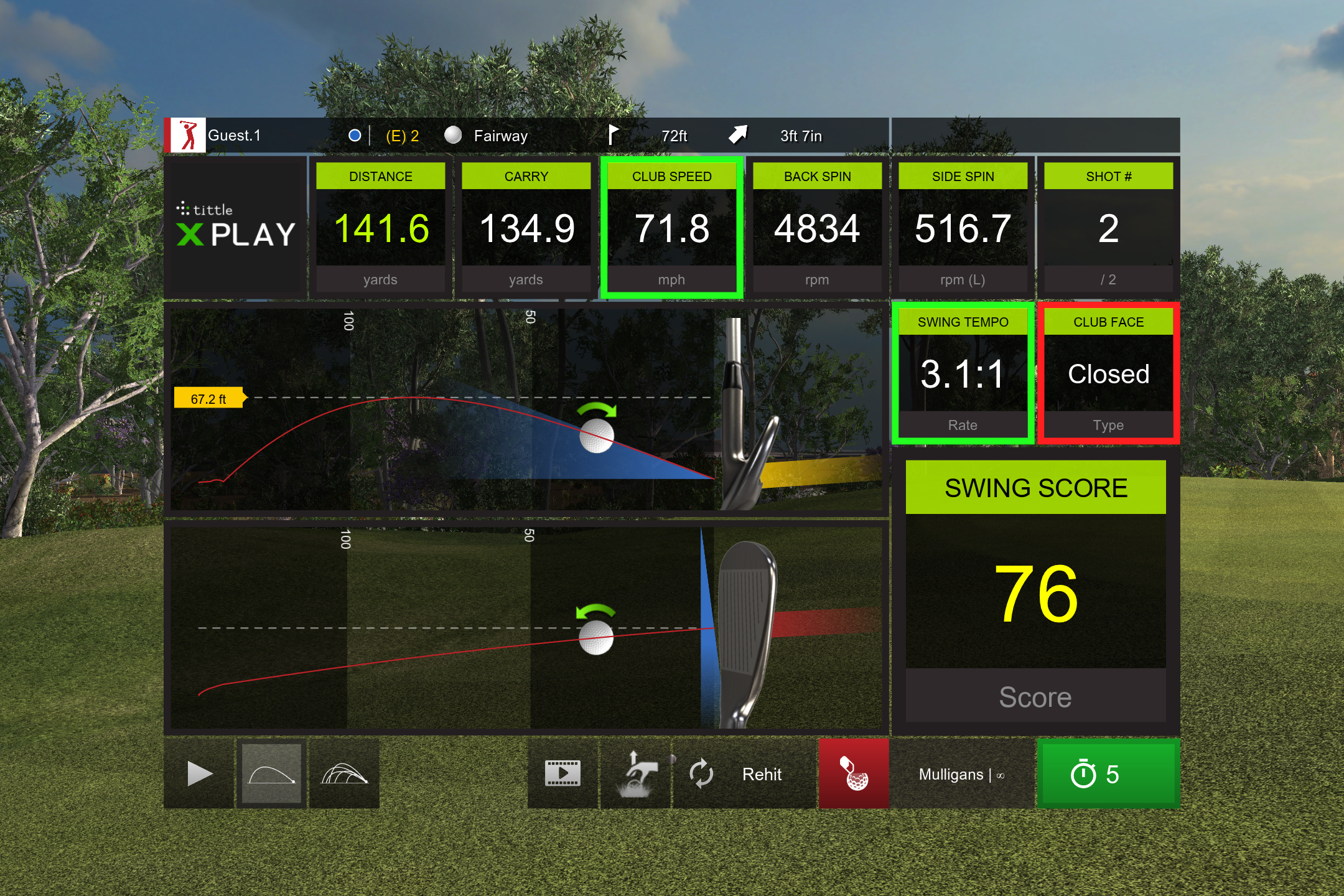Play the shot trajectory animation
This screenshot has width=1344, height=896.
click(x=199, y=774)
